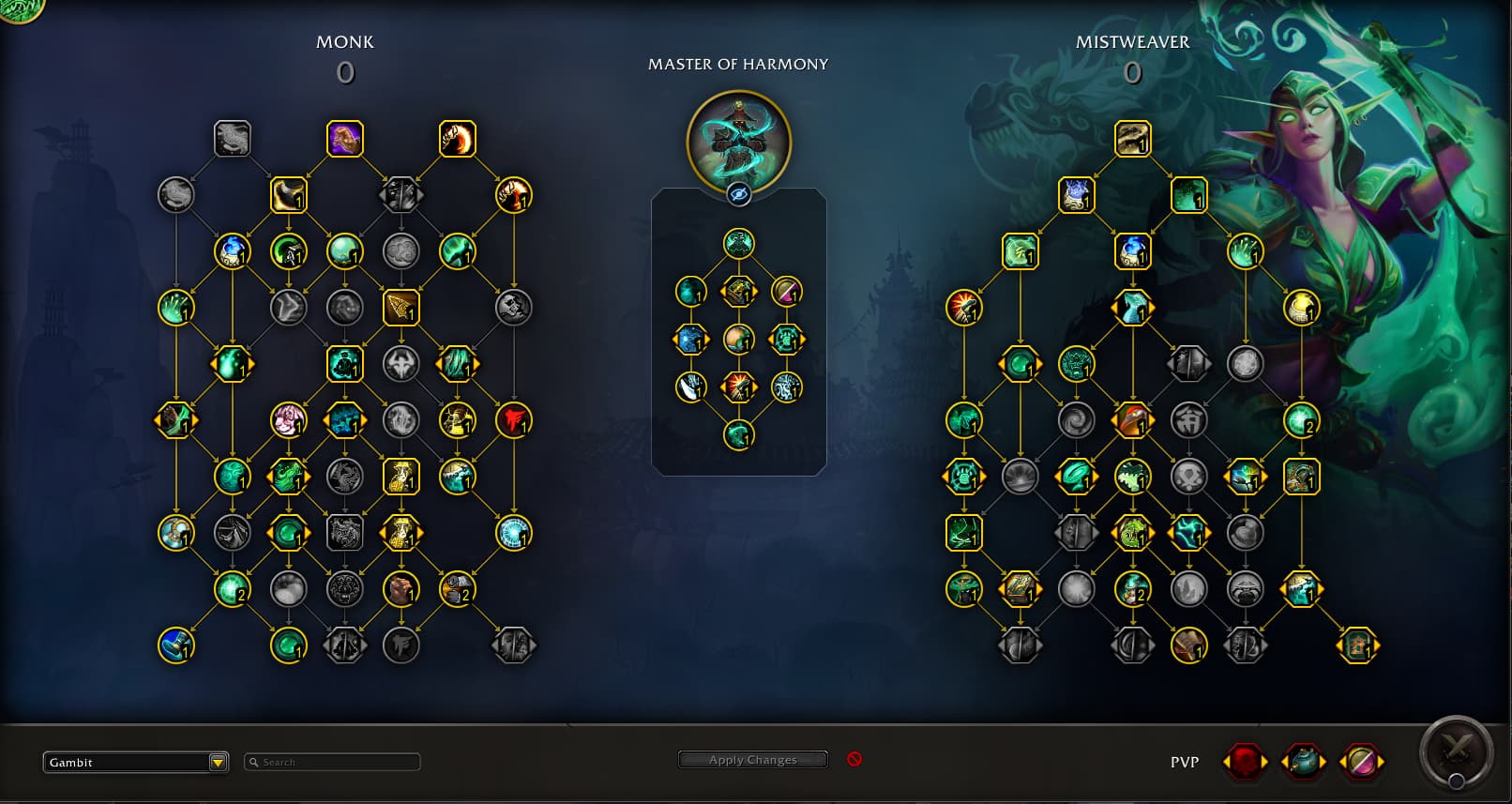The height and width of the screenshot is (804, 1512).
Task: Select the Master of Harmony hero portrait
Action: [739, 141]
